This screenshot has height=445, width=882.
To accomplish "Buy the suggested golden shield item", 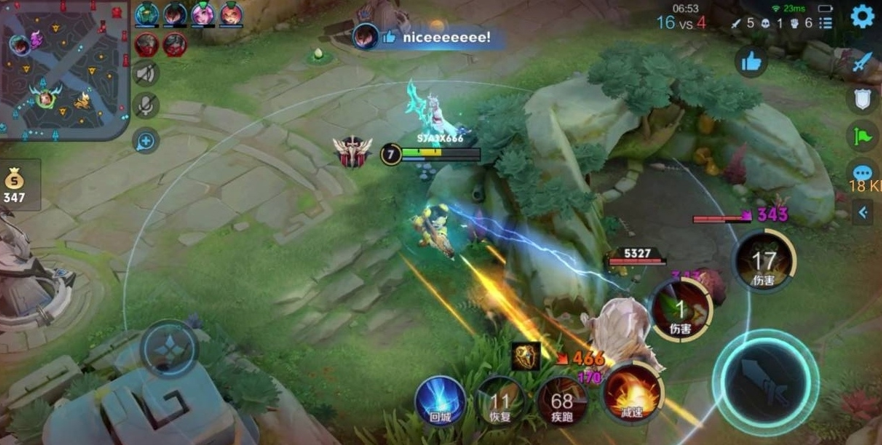I will click(x=526, y=355).
